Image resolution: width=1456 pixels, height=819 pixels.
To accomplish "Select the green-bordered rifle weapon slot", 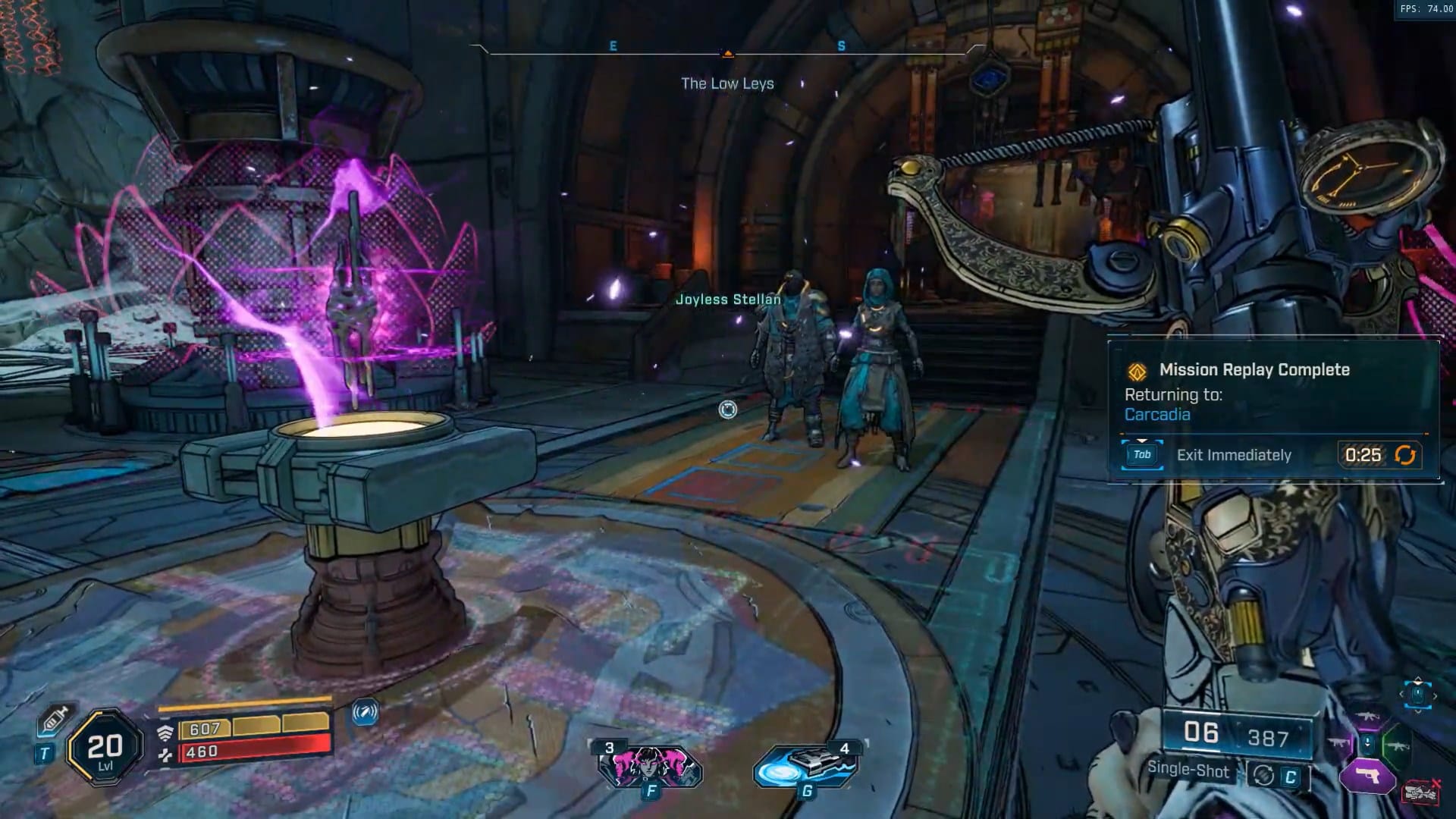I will click(1397, 745).
